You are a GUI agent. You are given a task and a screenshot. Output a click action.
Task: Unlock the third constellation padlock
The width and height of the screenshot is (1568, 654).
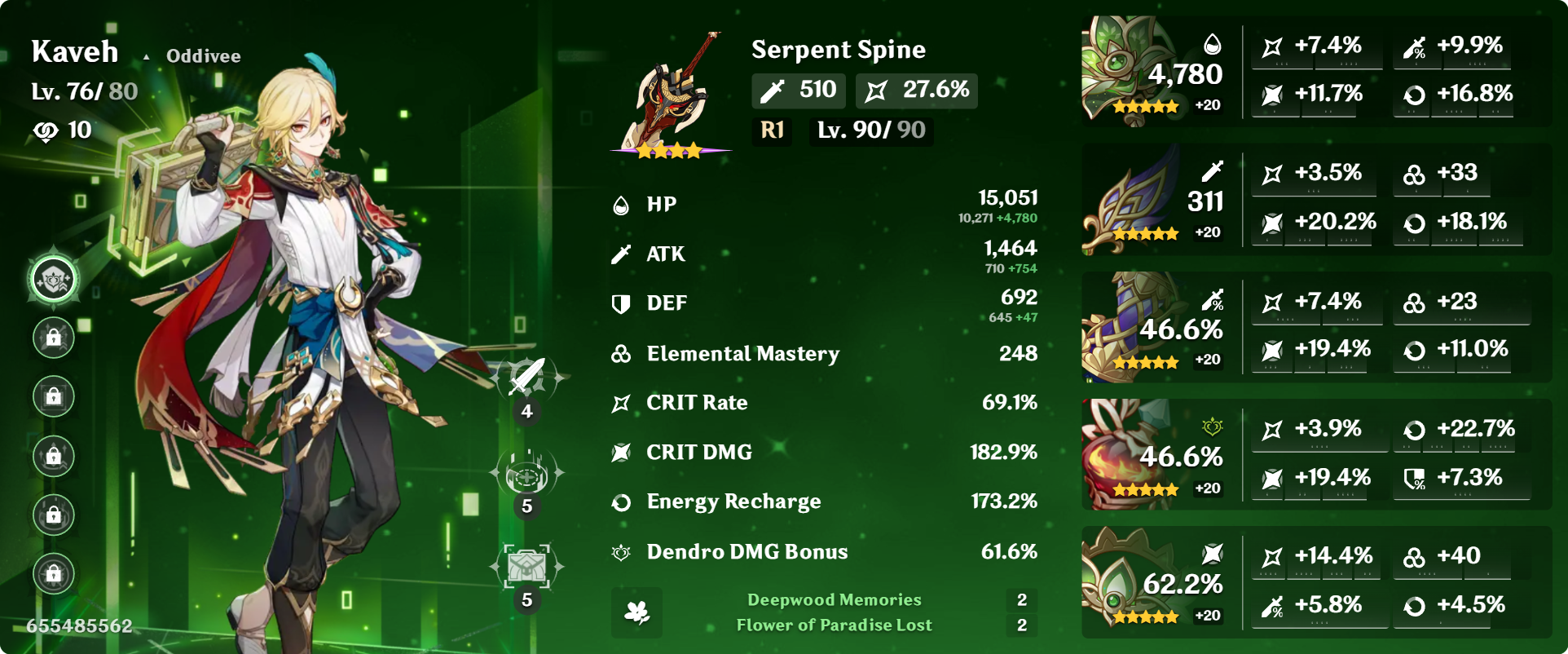click(52, 397)
